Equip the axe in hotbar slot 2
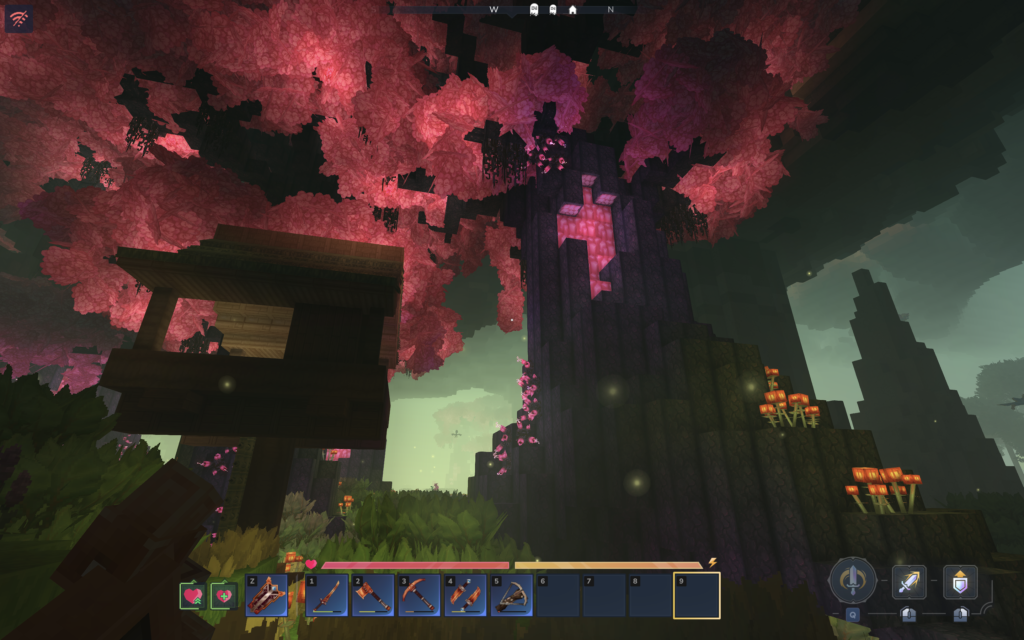 [373, 596]
